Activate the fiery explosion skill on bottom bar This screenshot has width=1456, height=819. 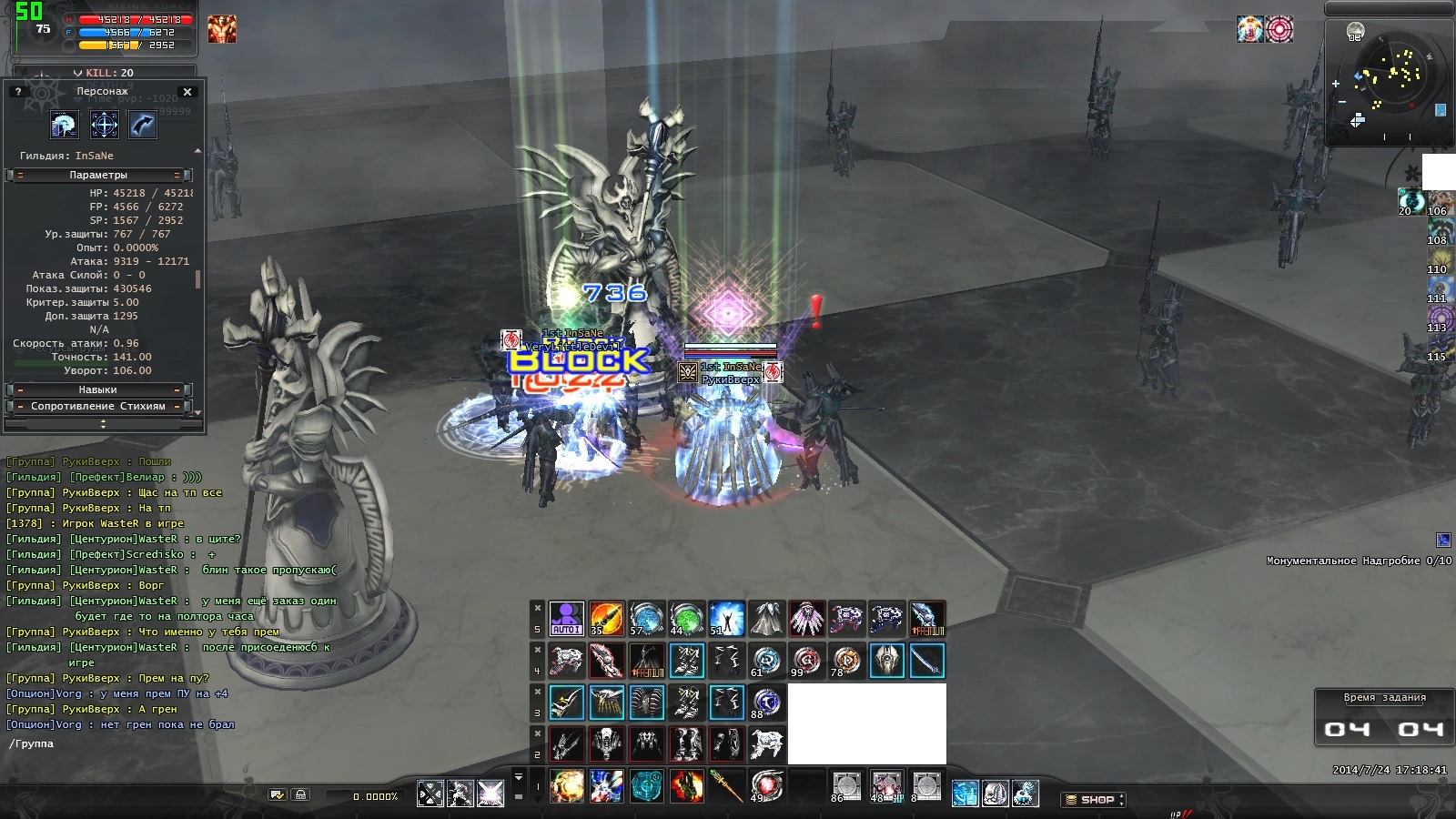click(567, 786)
